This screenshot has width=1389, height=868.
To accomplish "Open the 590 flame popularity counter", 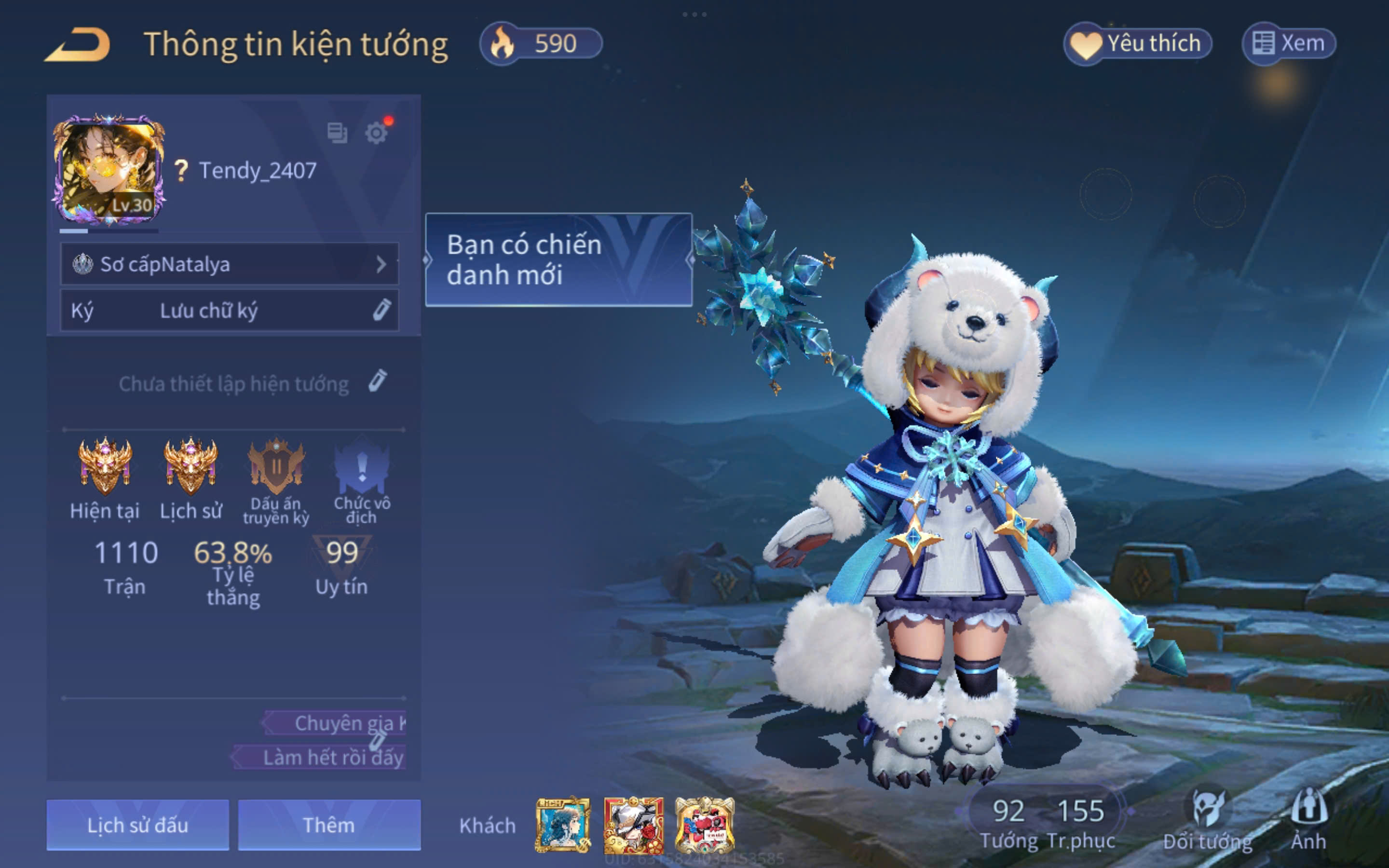I will pyautogui.click(x=541, y=43).
